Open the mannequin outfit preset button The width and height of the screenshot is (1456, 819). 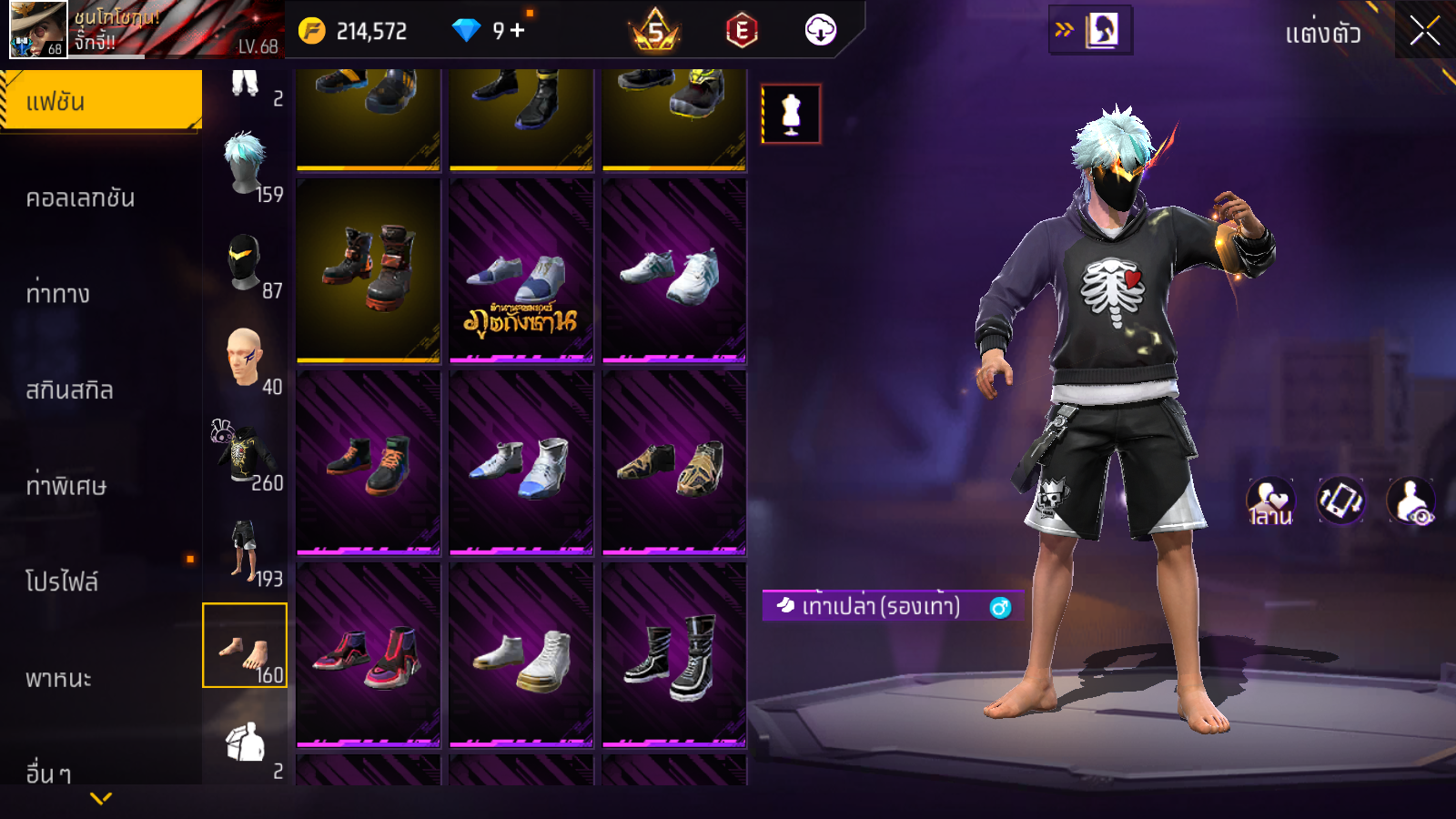tap(791, 115)
